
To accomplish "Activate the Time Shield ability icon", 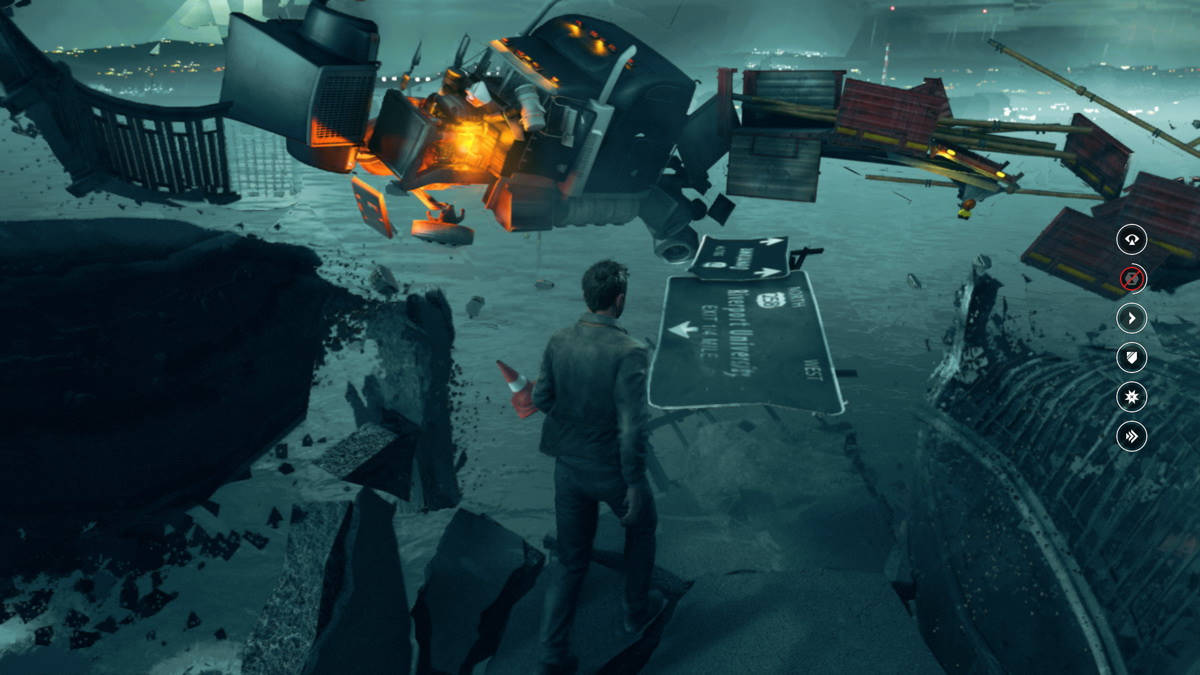I will coord(1131,357).
